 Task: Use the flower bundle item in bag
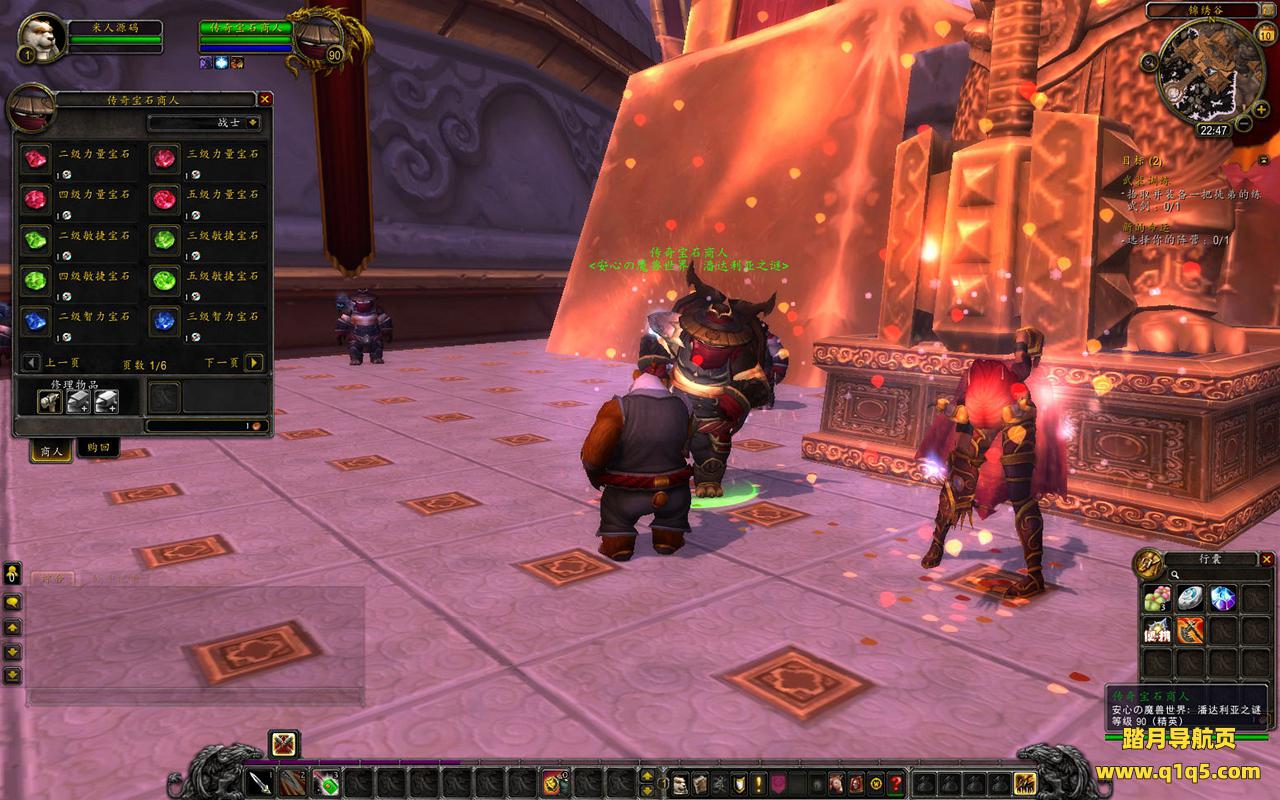[x=1157, y=598]
